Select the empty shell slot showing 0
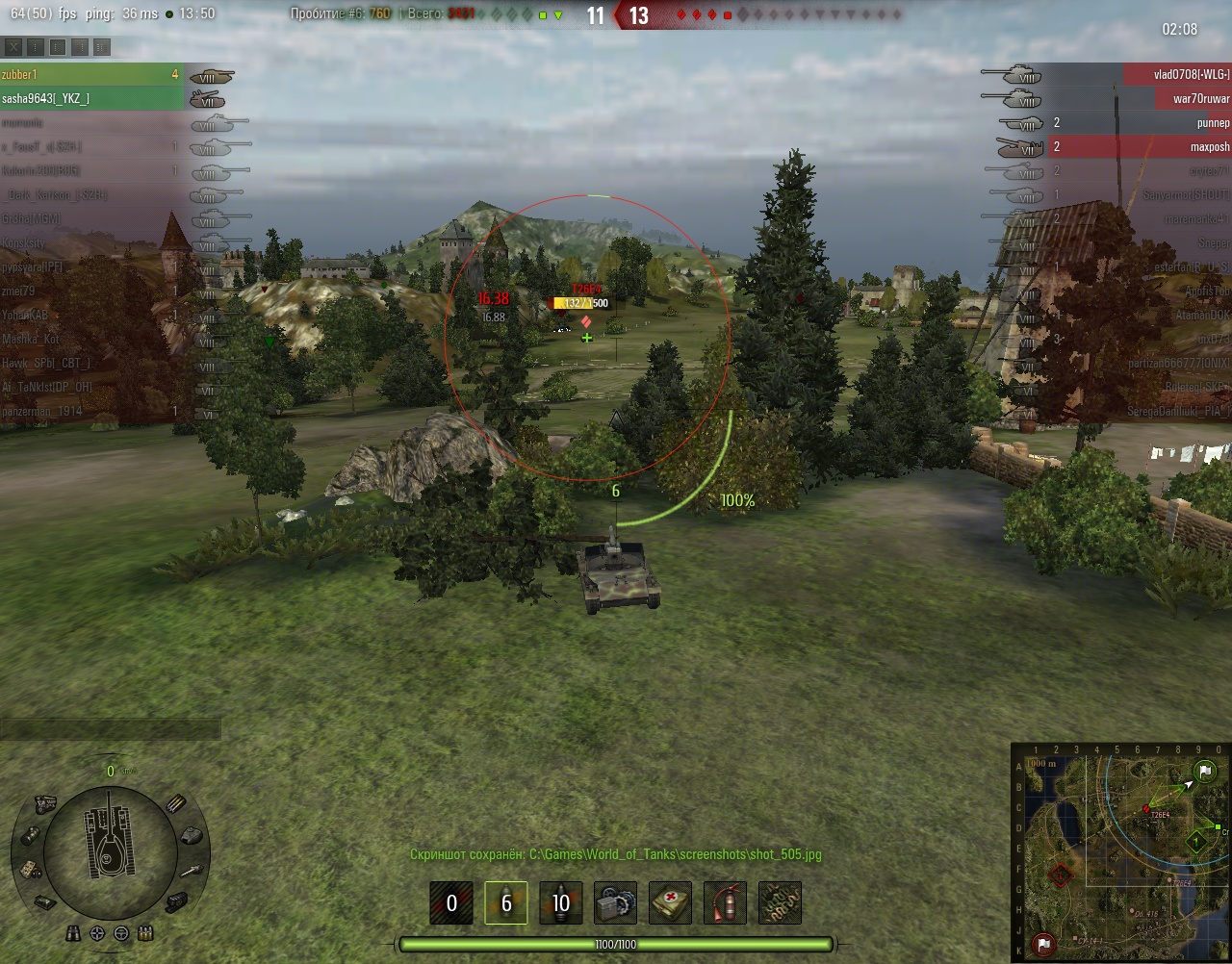The width and height of the screenshot is (1232, 964). tap(451, 903)
